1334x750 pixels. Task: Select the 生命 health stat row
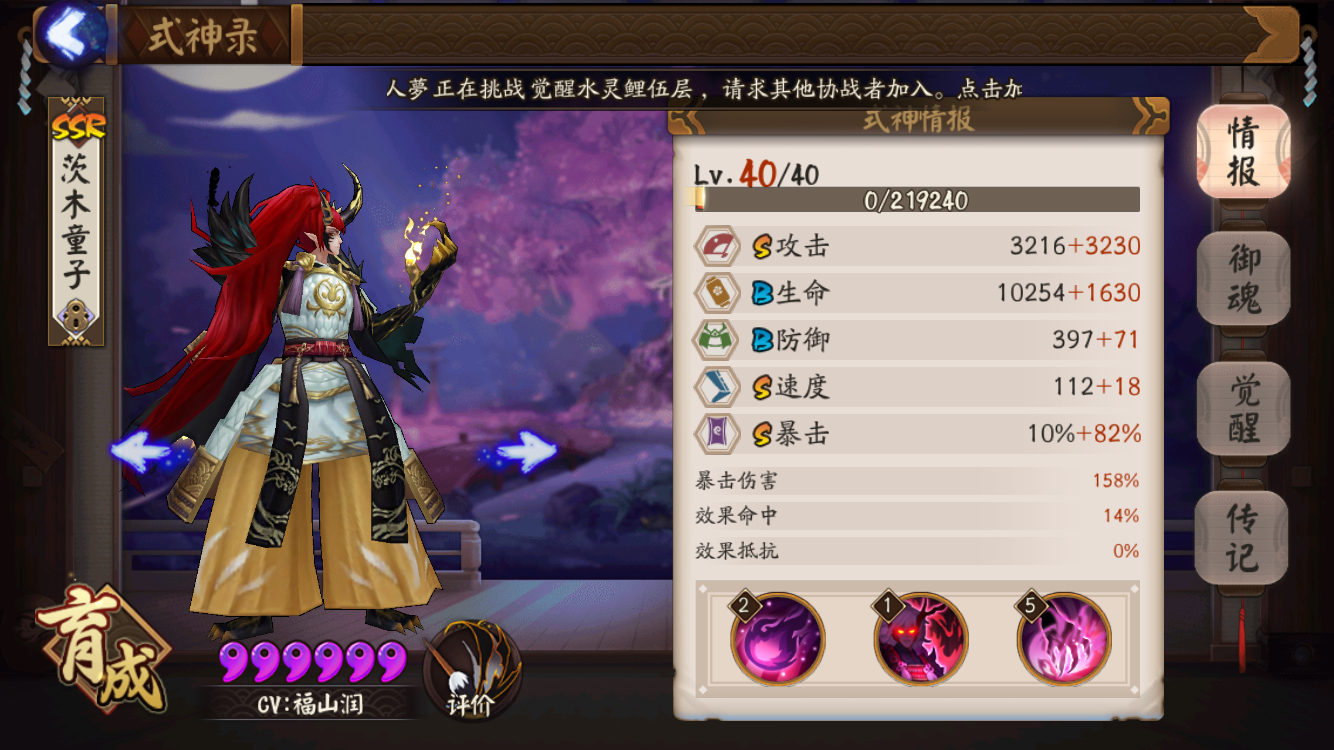(x=918, y=293)
